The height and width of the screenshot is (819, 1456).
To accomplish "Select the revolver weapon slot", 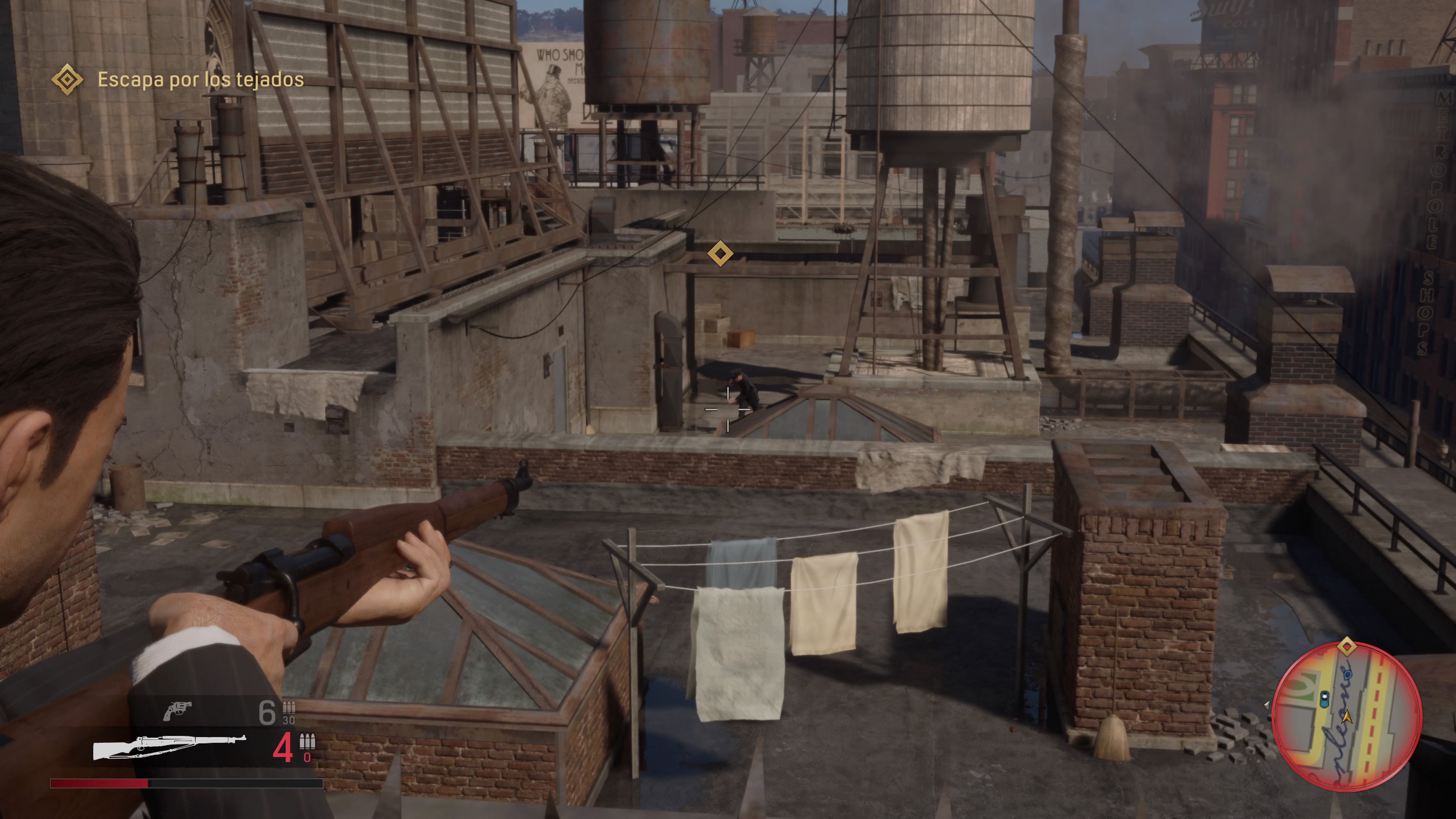I will 177,711.
